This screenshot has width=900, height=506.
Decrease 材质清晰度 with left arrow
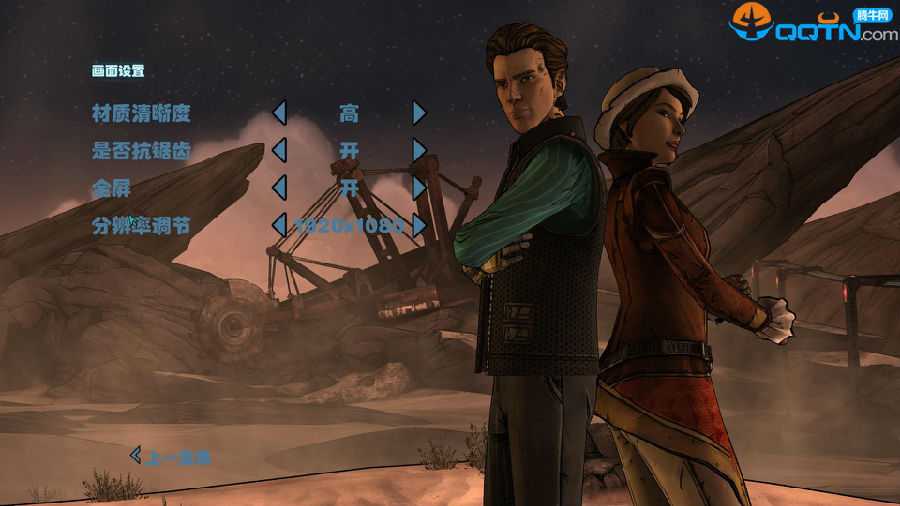click(x=280, y=112)
